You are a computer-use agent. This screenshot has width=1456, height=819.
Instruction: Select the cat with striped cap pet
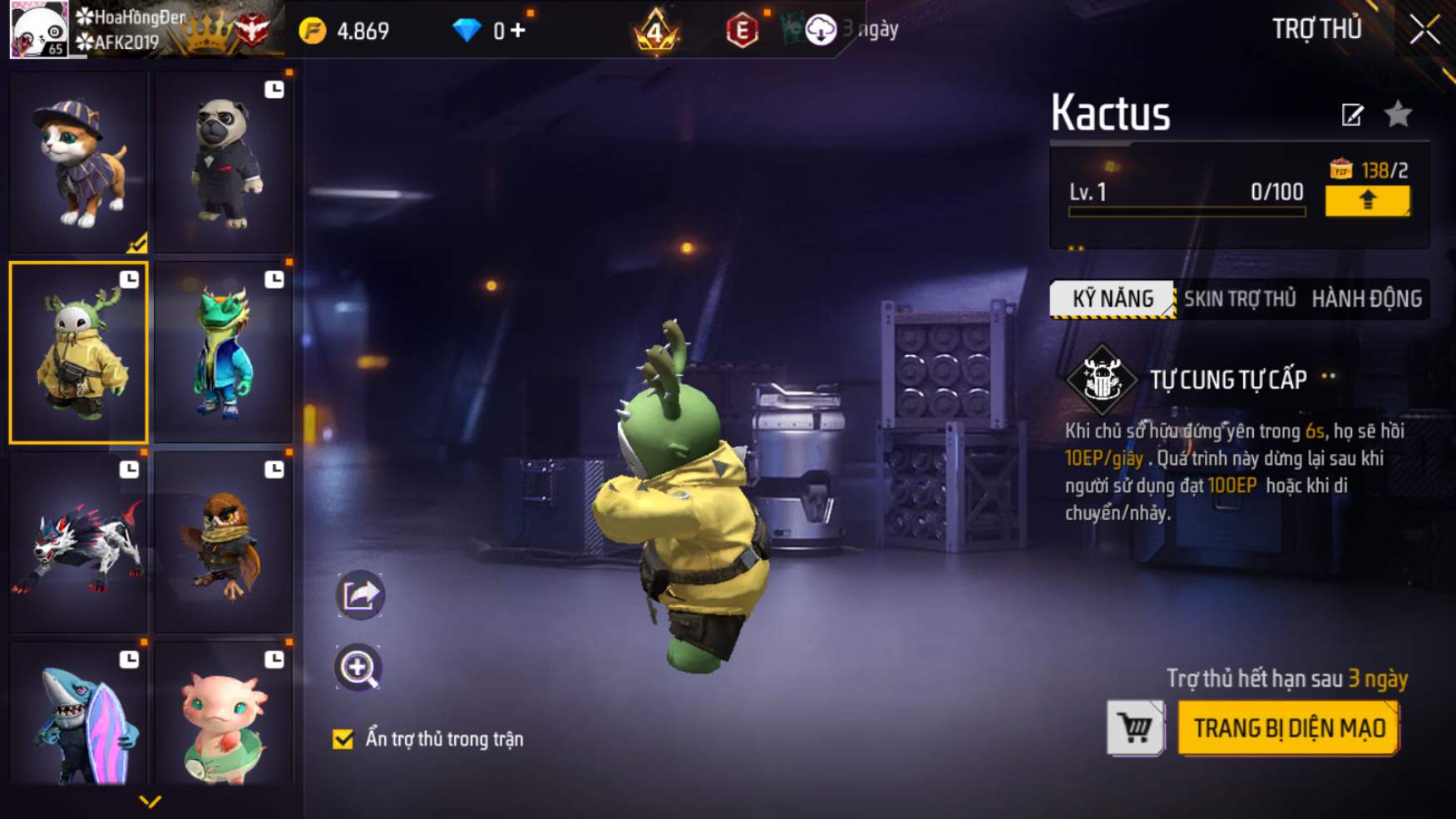pyautogui.click(x=79, y=162)
